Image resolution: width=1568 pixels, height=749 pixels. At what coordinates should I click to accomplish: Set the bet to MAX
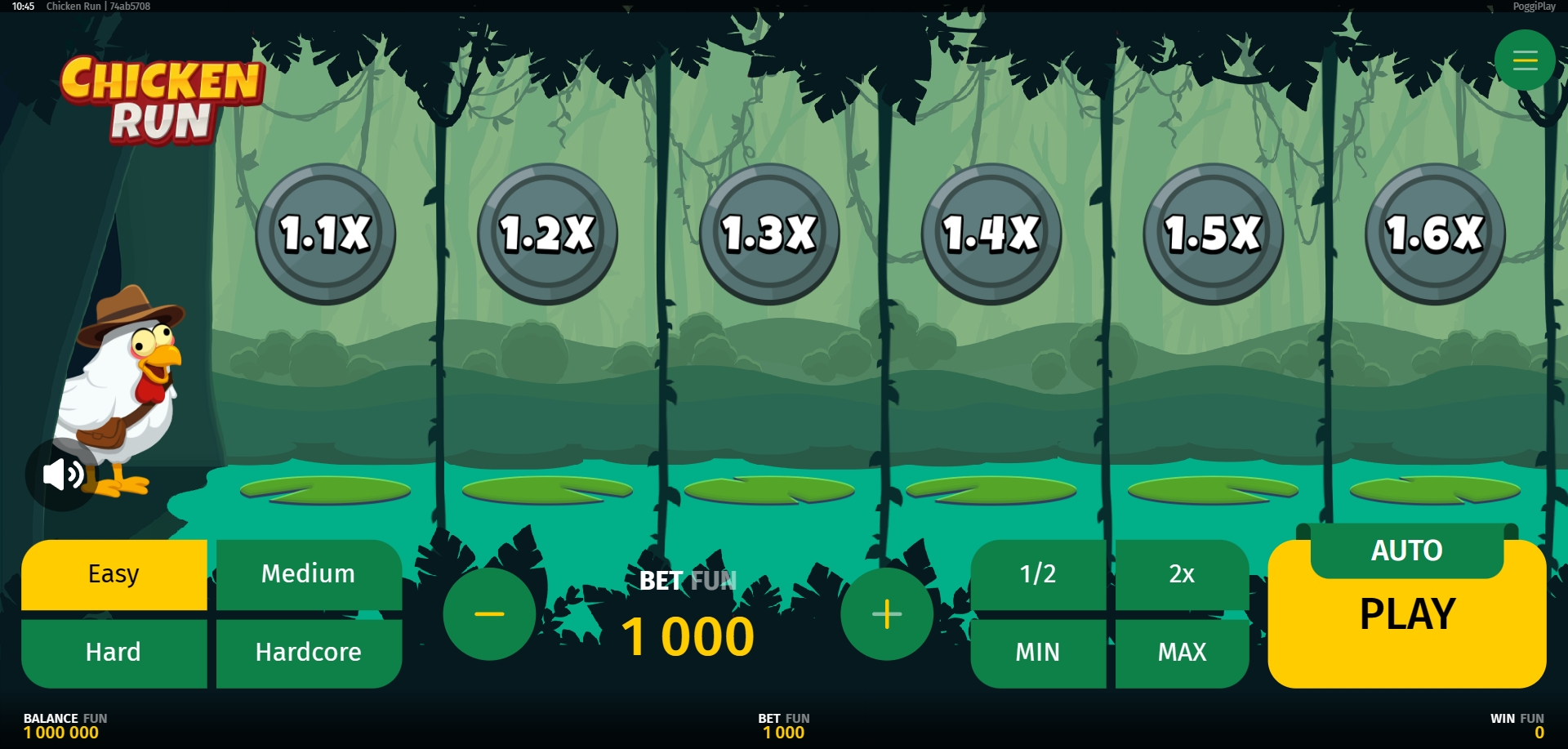pyautogui.click(x=1182, y=653)
